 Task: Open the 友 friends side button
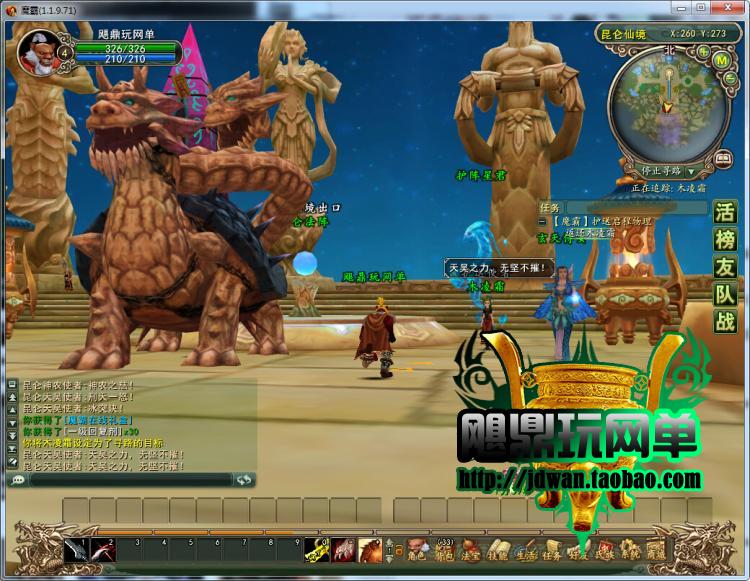click(724, 267)
